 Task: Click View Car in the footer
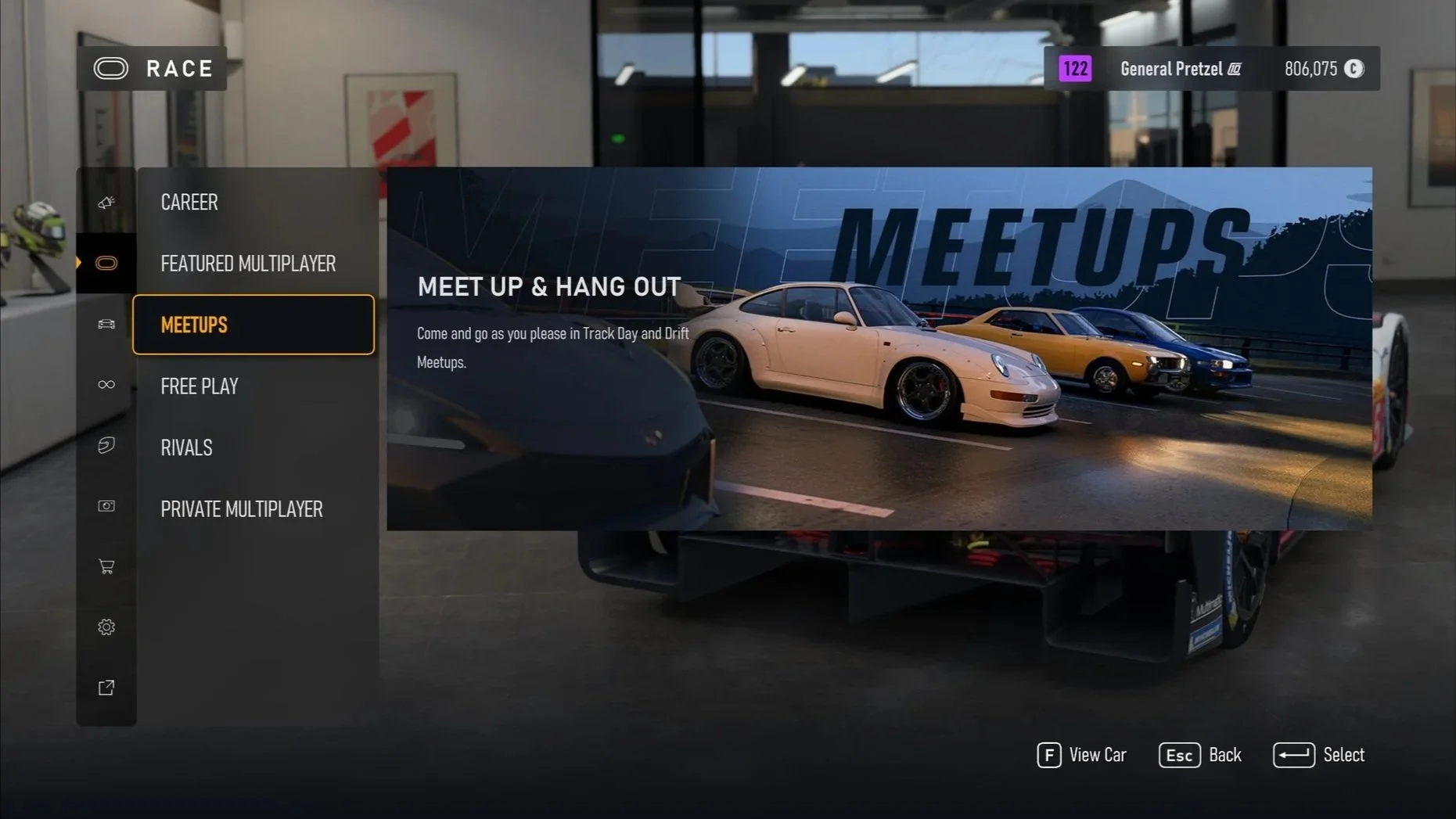pyautogui.click(x=1082, y=755)
